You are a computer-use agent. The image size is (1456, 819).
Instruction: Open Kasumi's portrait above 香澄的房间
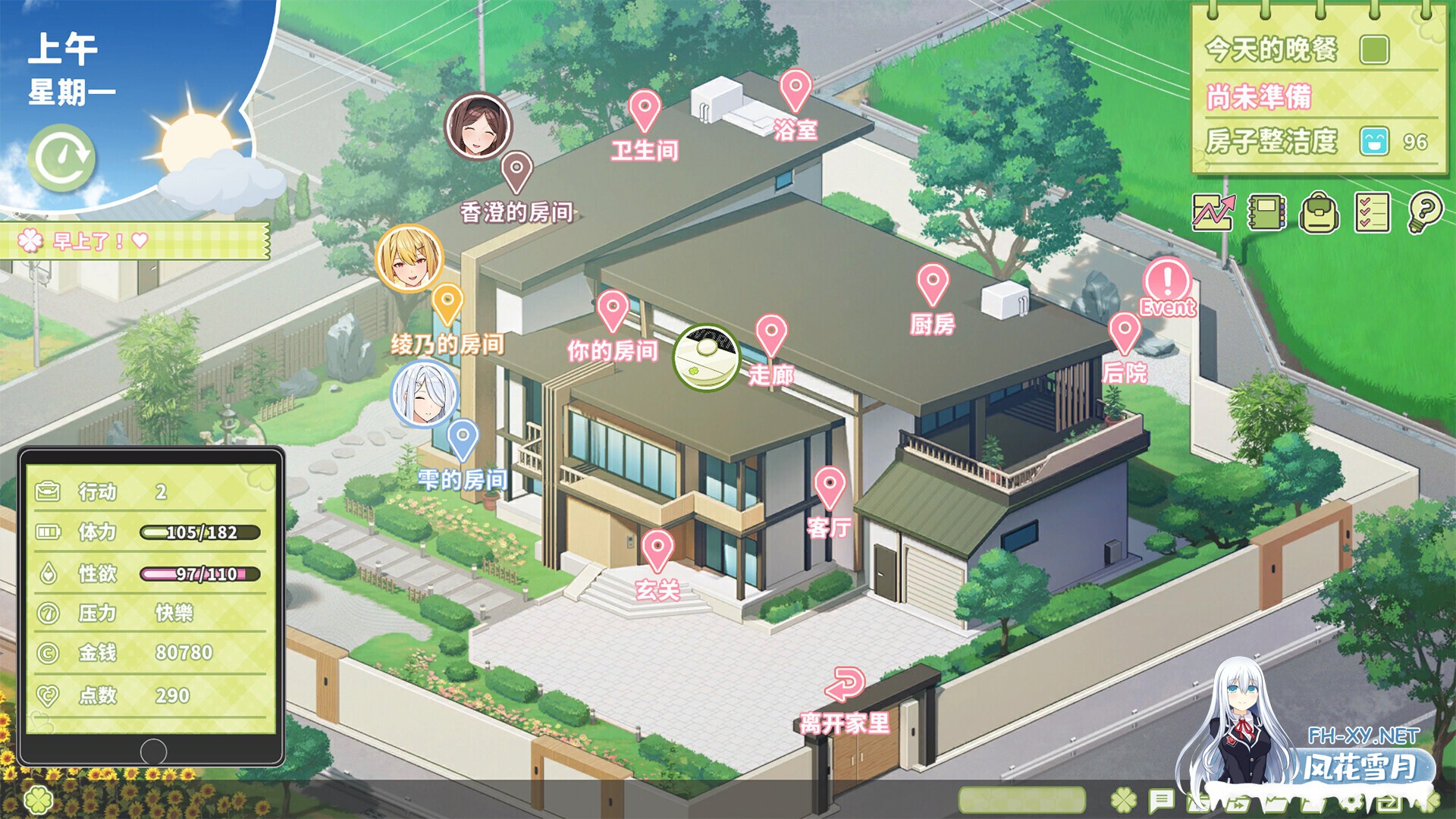pyautogui.click(x=477, y=125)
